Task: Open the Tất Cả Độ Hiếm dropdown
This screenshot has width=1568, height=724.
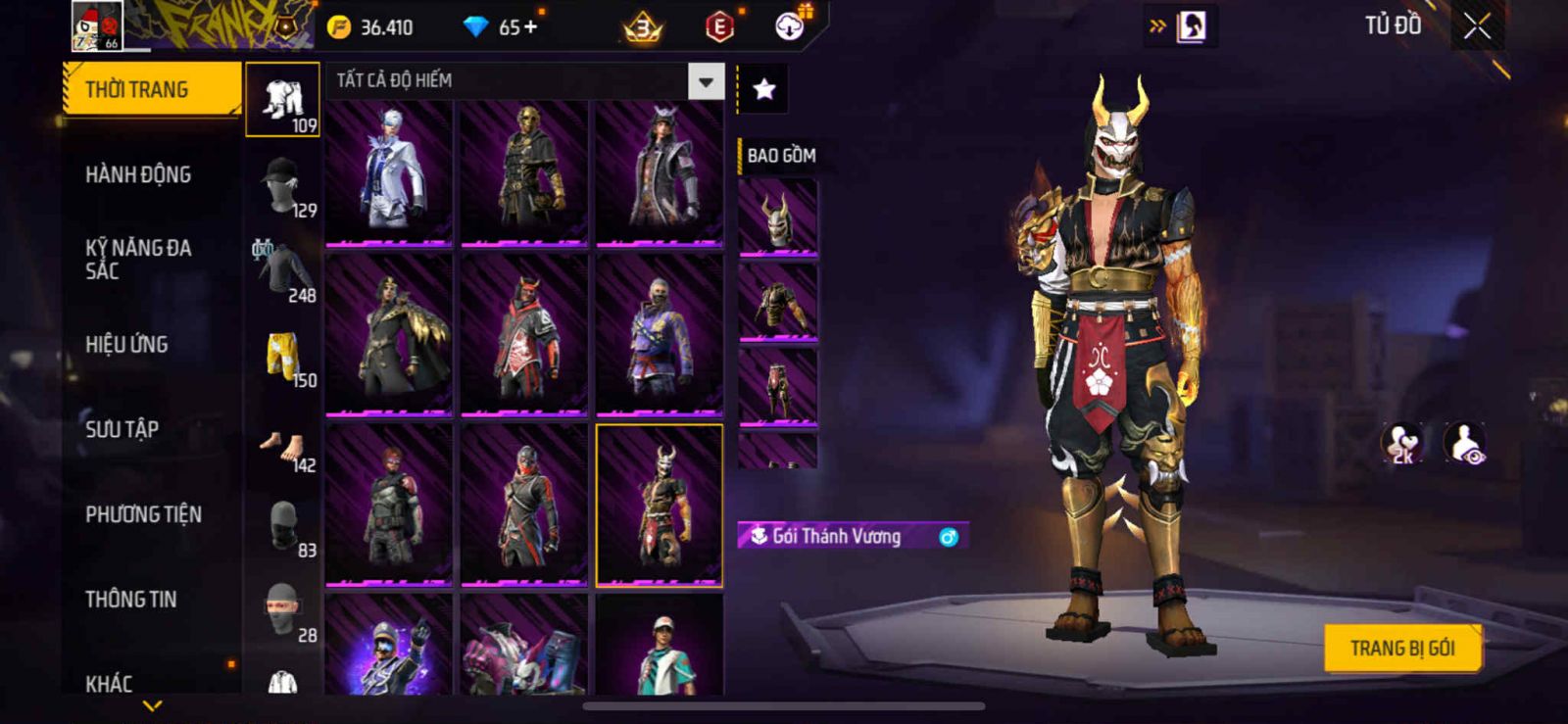Action: pos(706,81)
